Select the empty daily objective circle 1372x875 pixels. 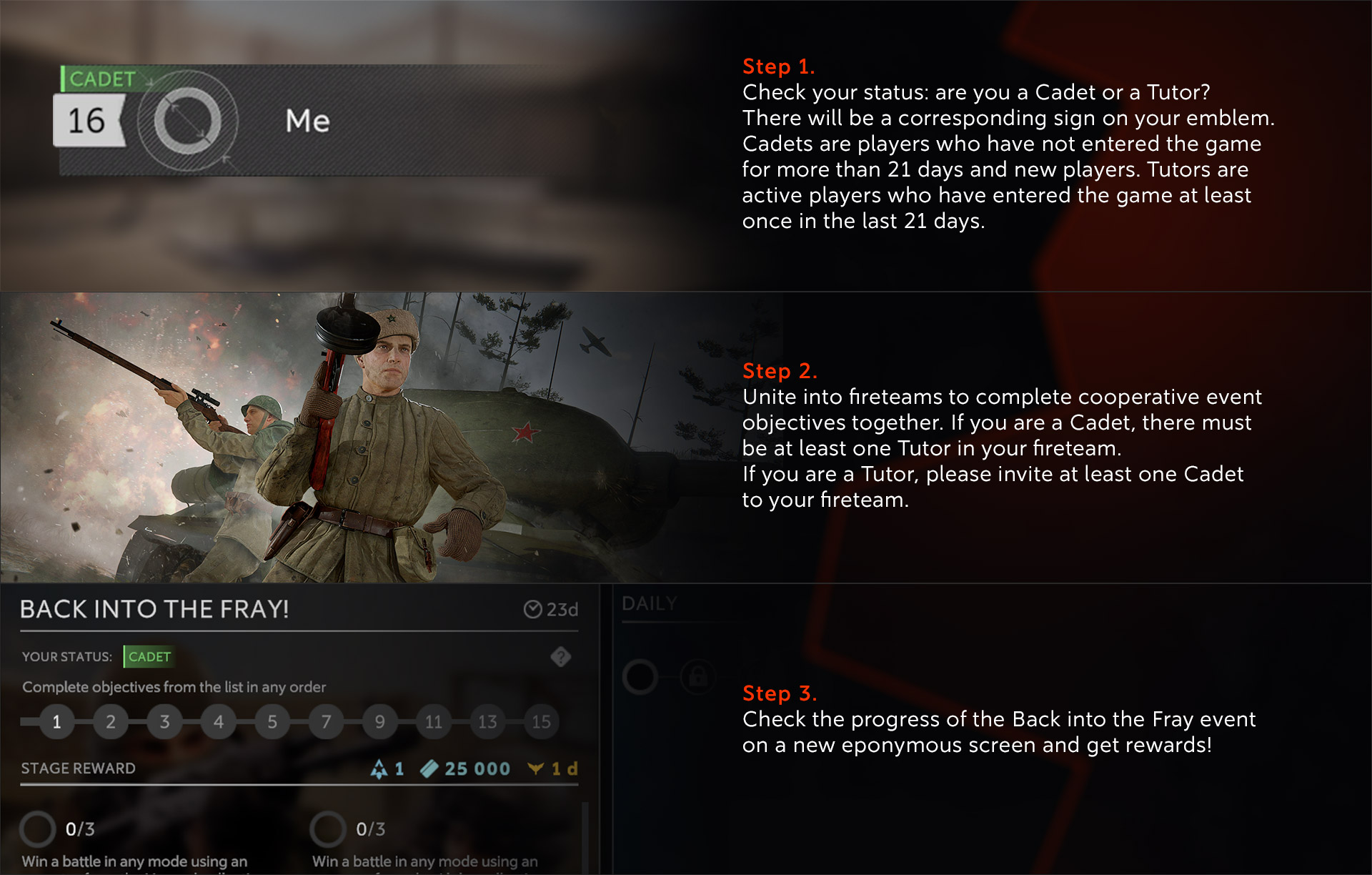pos(640,676)
